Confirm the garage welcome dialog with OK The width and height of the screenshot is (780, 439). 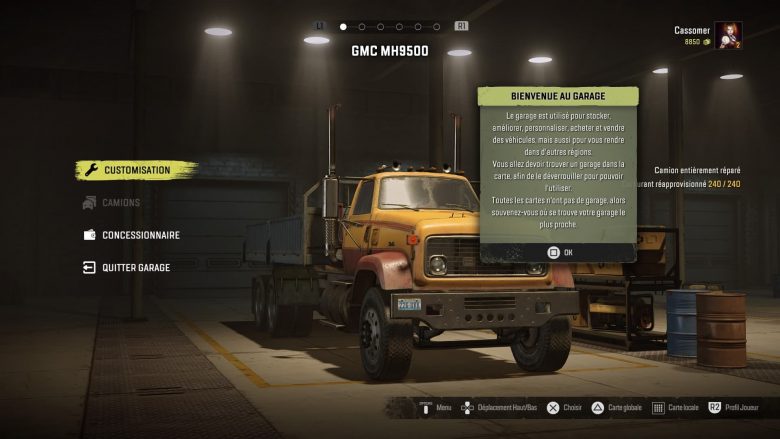coord(559,252)
